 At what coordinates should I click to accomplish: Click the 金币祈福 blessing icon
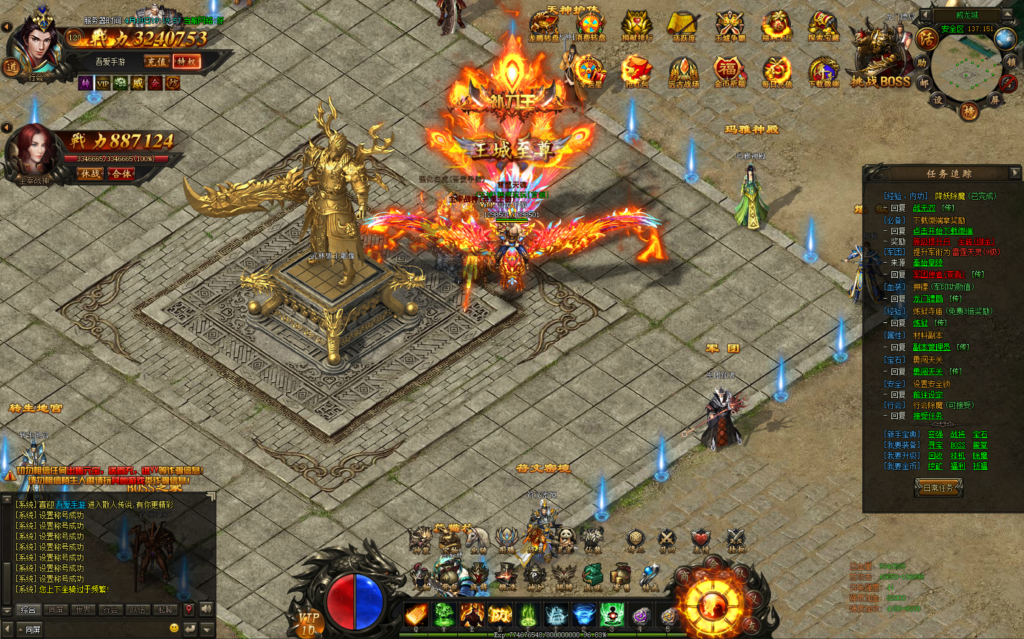[x=729, y=72]
